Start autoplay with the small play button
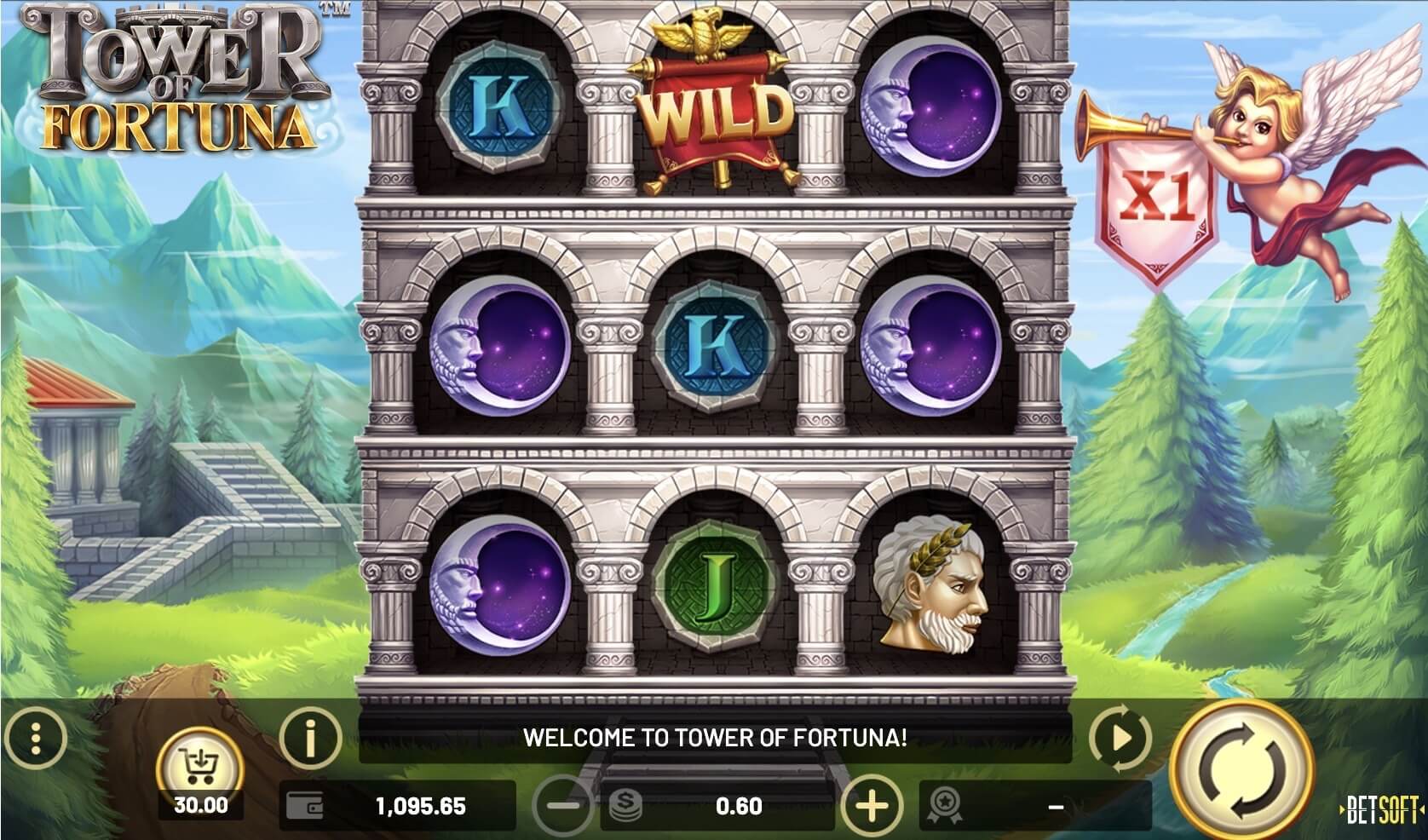The height and width of the screenshot is (840, 1428). click(x=1120, y=737)
